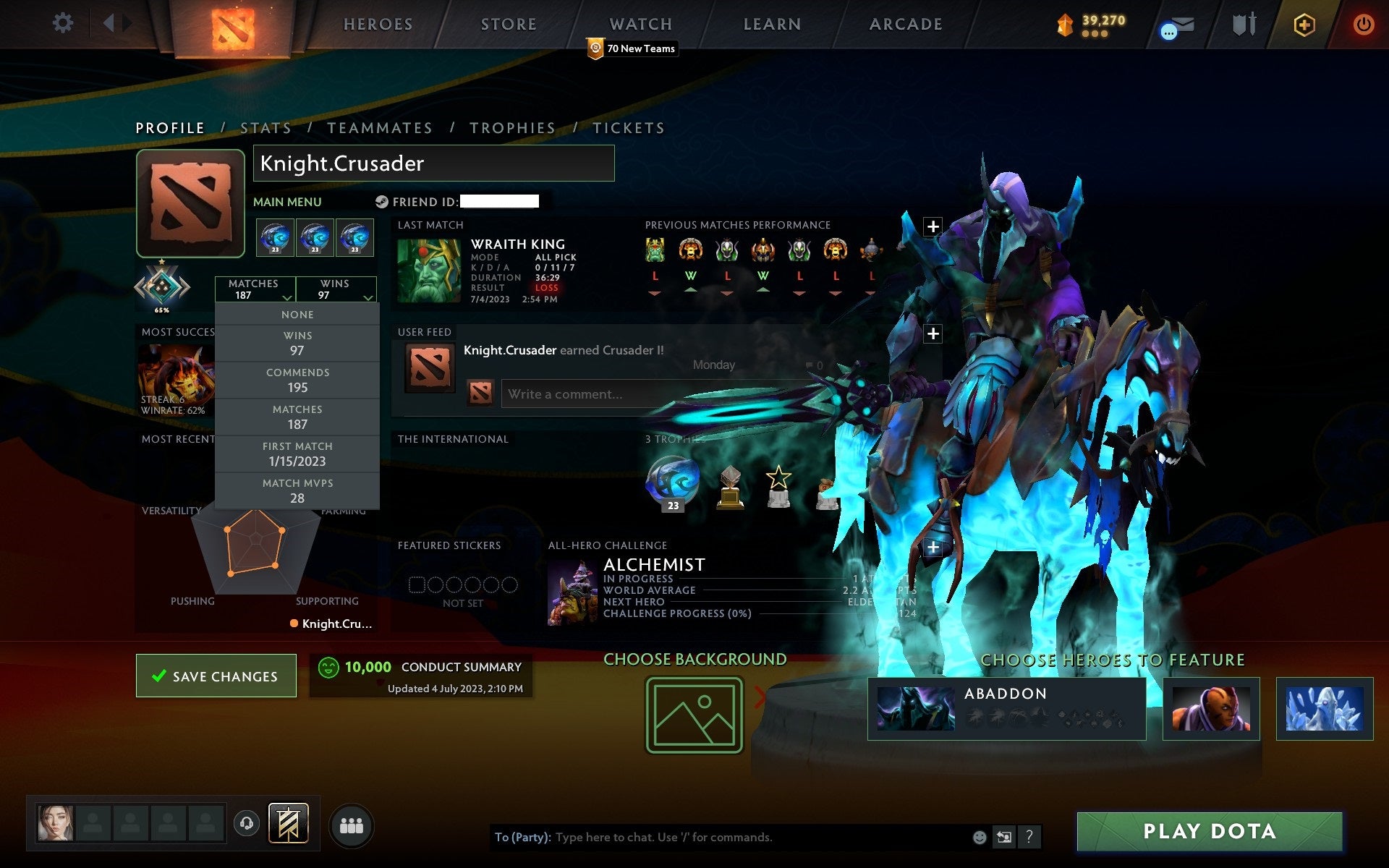
Task: Open the settings gear icon
Action: point(64,24)
